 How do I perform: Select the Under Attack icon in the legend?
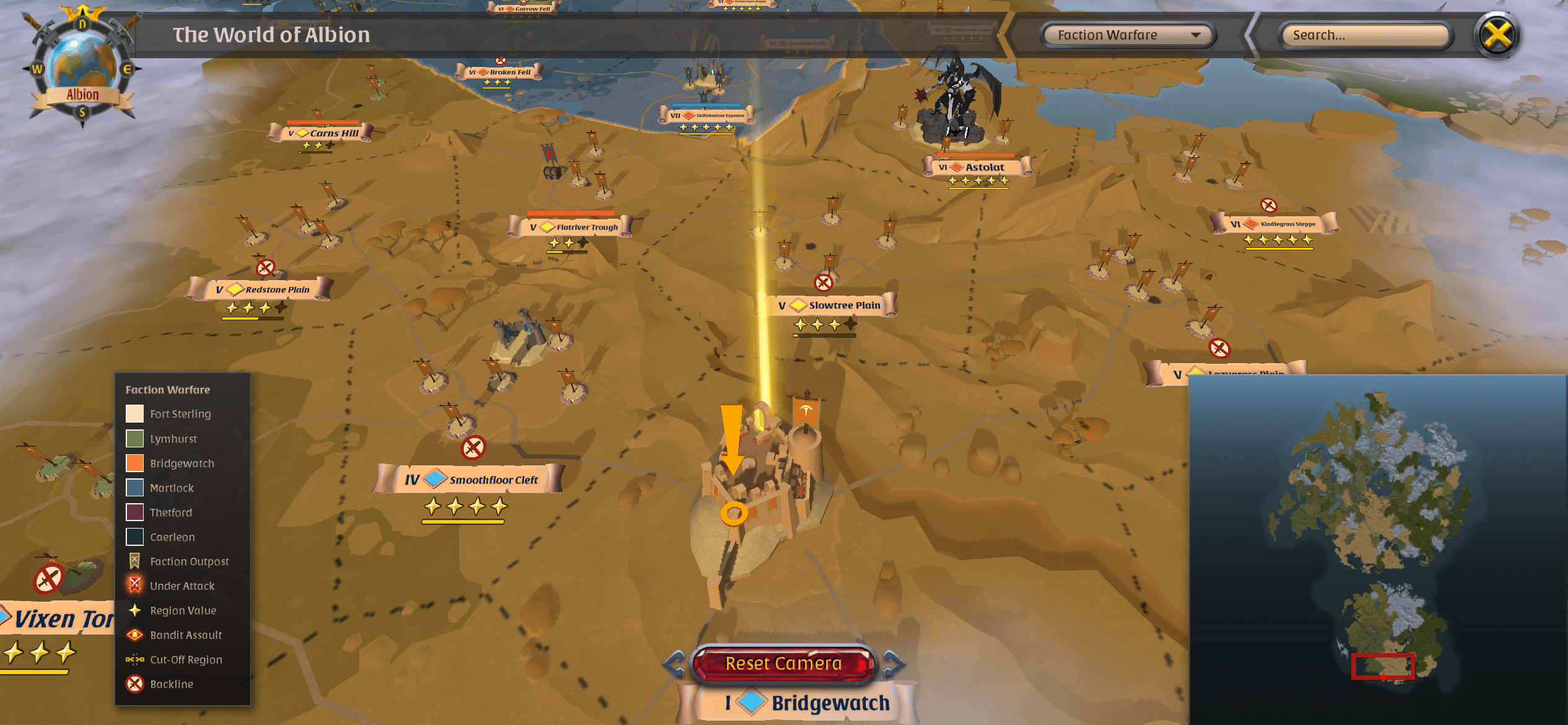(x=133, y=586)
